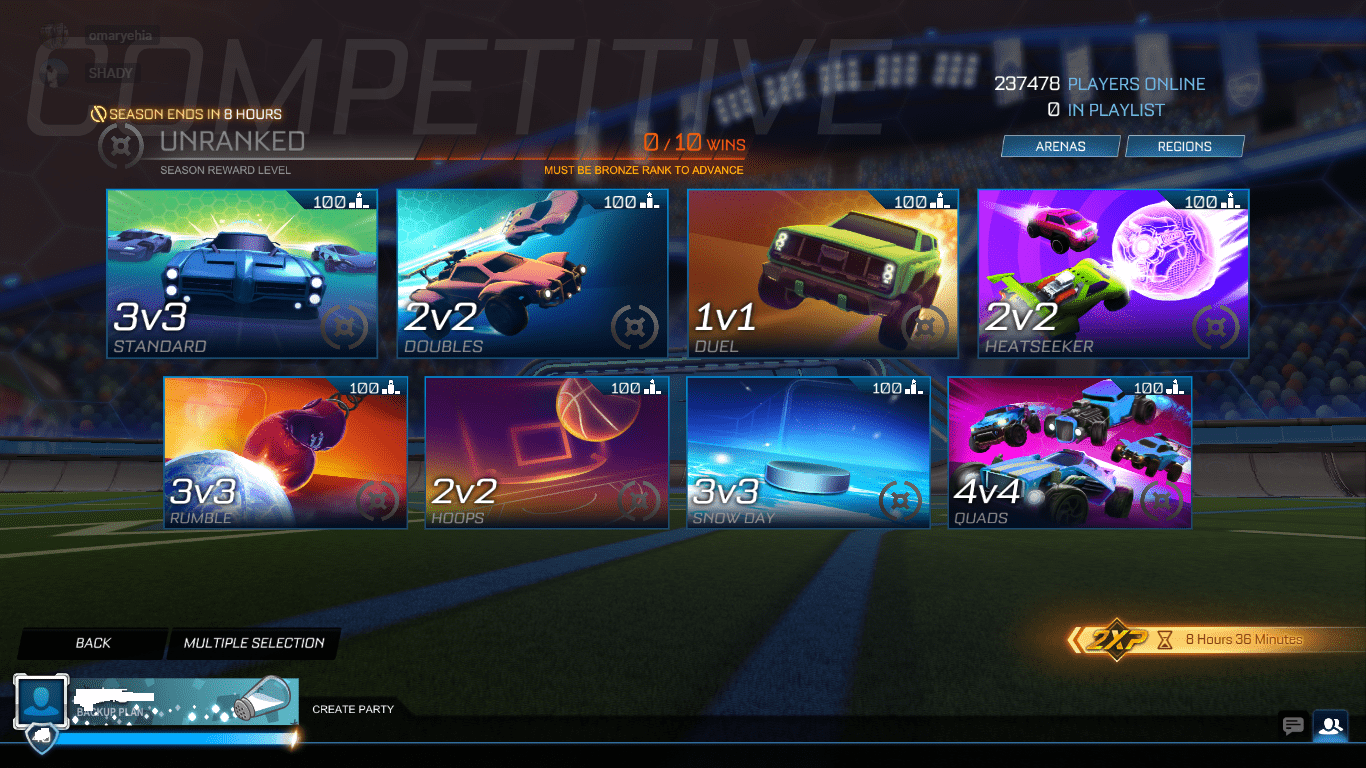Screen dimensions: 1366x768
Task: Click Create Party
Action: pyautogui.click(x=355, y=709)
